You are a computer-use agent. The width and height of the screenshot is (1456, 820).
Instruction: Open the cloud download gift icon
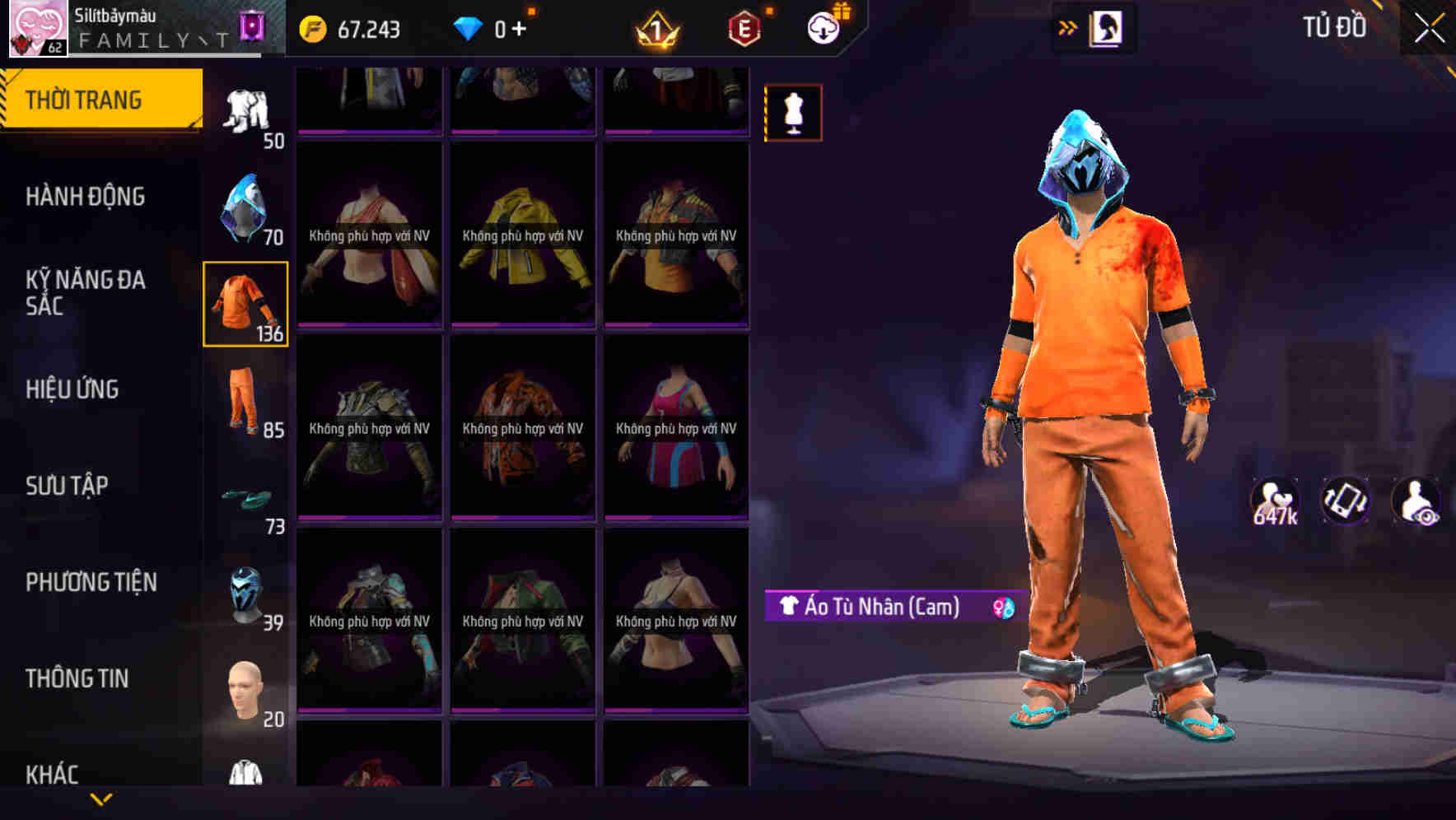(823, 27)
